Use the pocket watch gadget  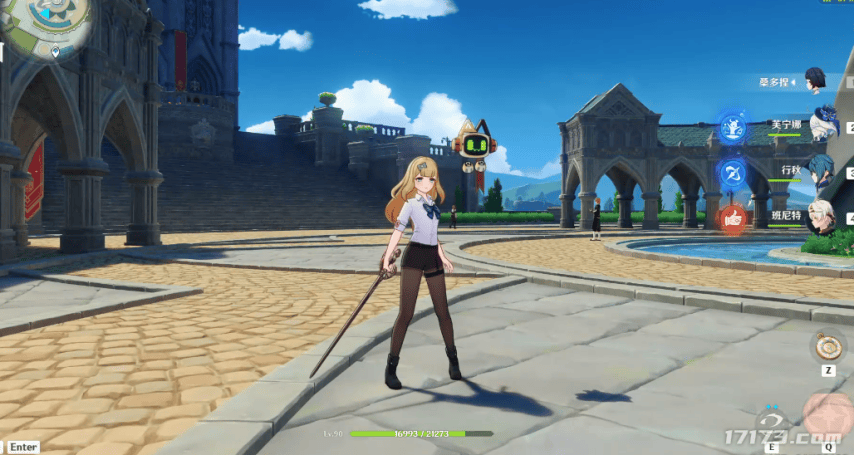[x=828, y=347]
